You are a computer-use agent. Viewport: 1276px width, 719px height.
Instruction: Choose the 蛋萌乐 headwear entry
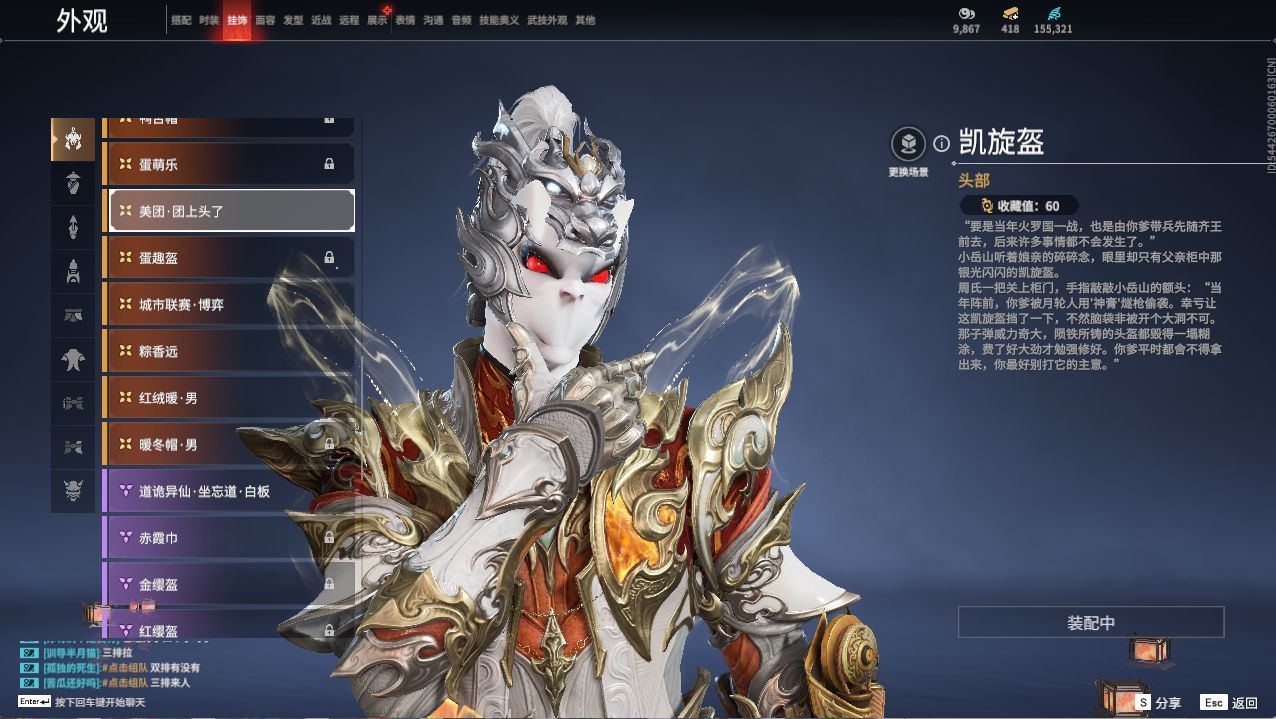(x=229, y=164)
